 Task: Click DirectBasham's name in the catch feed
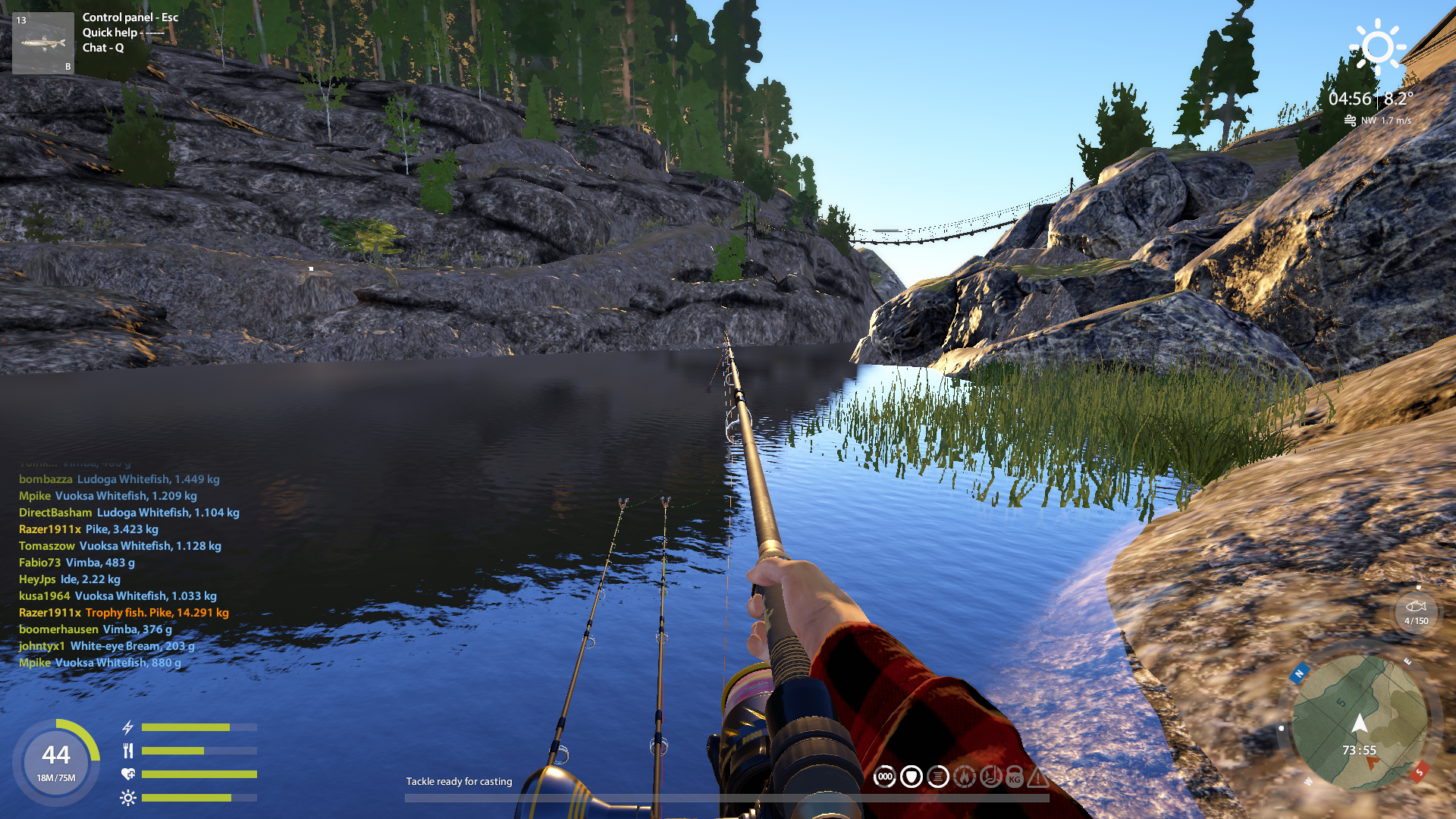pyautogui.click(x=55, y=513)
